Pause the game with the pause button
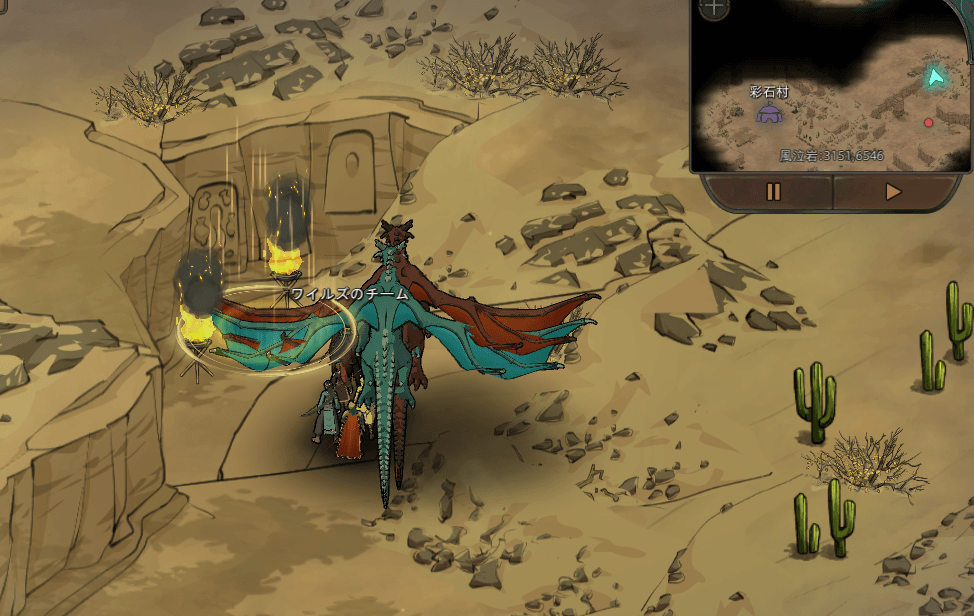Screen dimensions: 974x616 (x=773, y=192)
